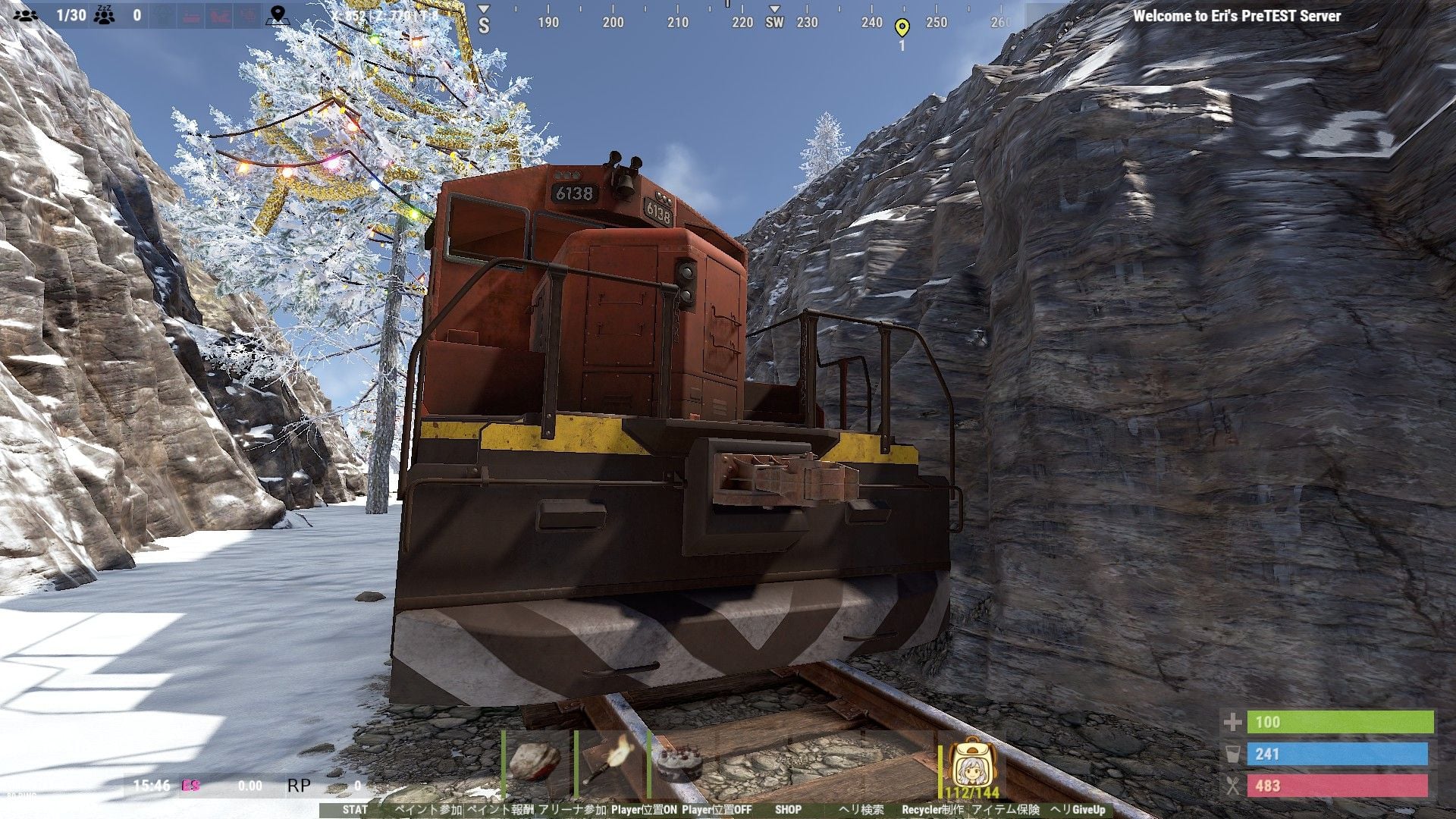Click the Recycler制作 button
Viewport: 1456px width, 819px height.
[x=933, y=810]
